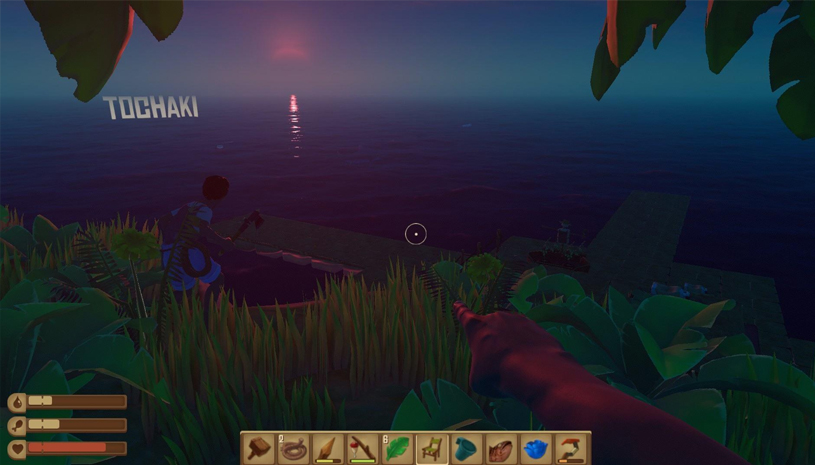
Task: Pick the green palm leaf stack
Action: tap(398, 448)
